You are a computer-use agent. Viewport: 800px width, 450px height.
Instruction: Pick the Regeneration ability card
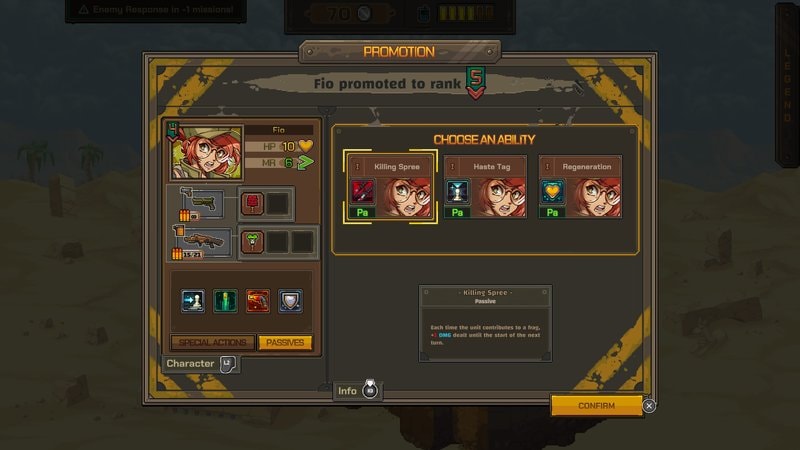pos(580,187)
